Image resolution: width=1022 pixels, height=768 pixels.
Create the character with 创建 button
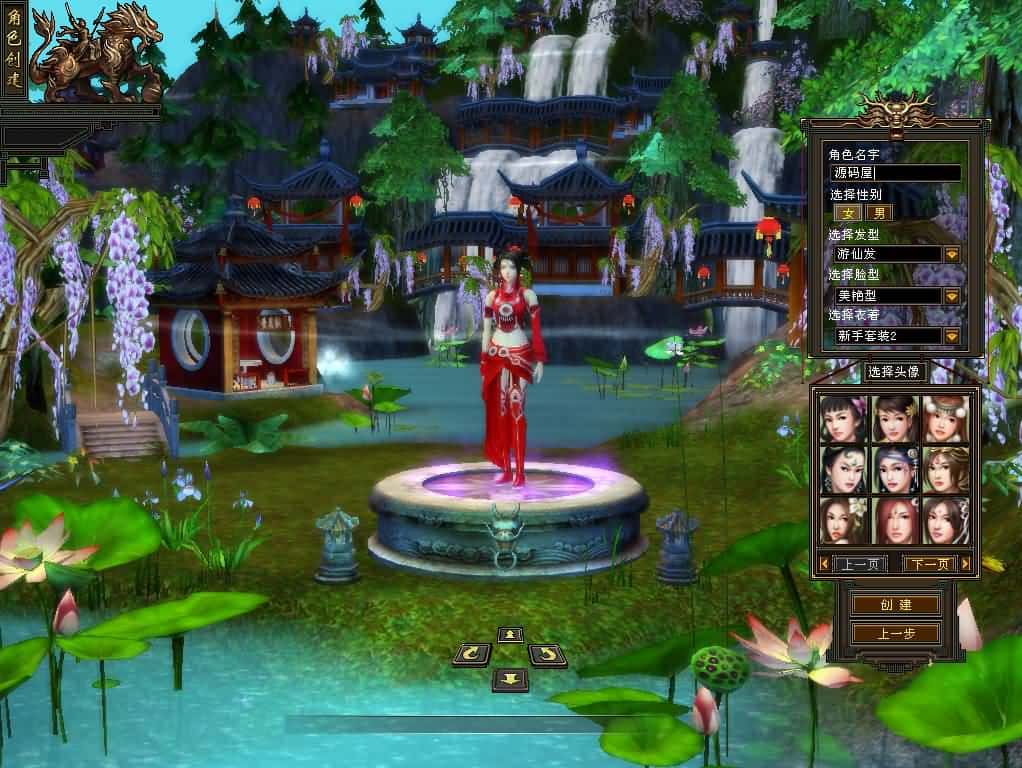(895, 605)
